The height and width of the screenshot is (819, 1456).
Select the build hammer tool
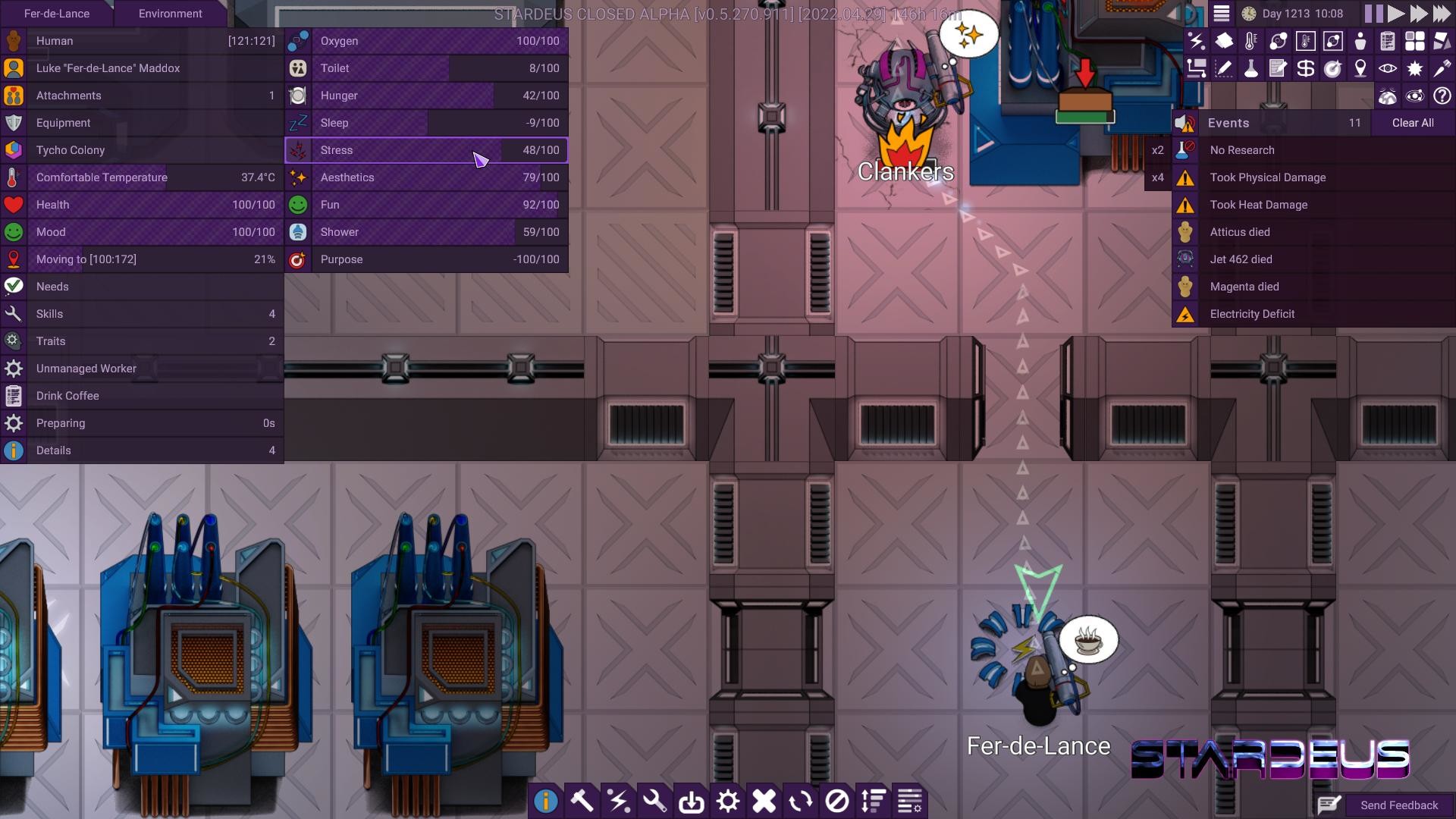582,801
